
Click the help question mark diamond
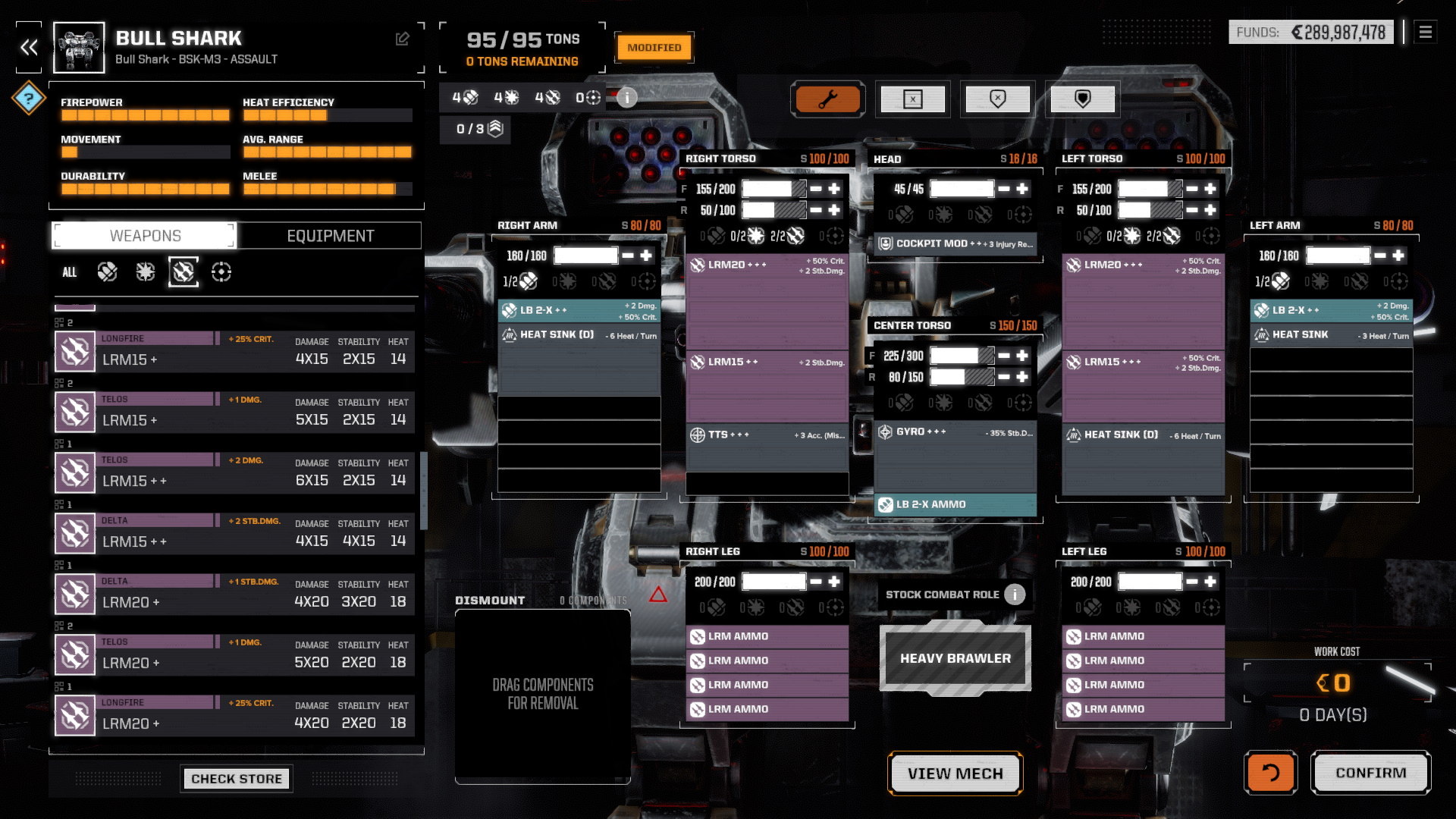[x=28, y=97]
